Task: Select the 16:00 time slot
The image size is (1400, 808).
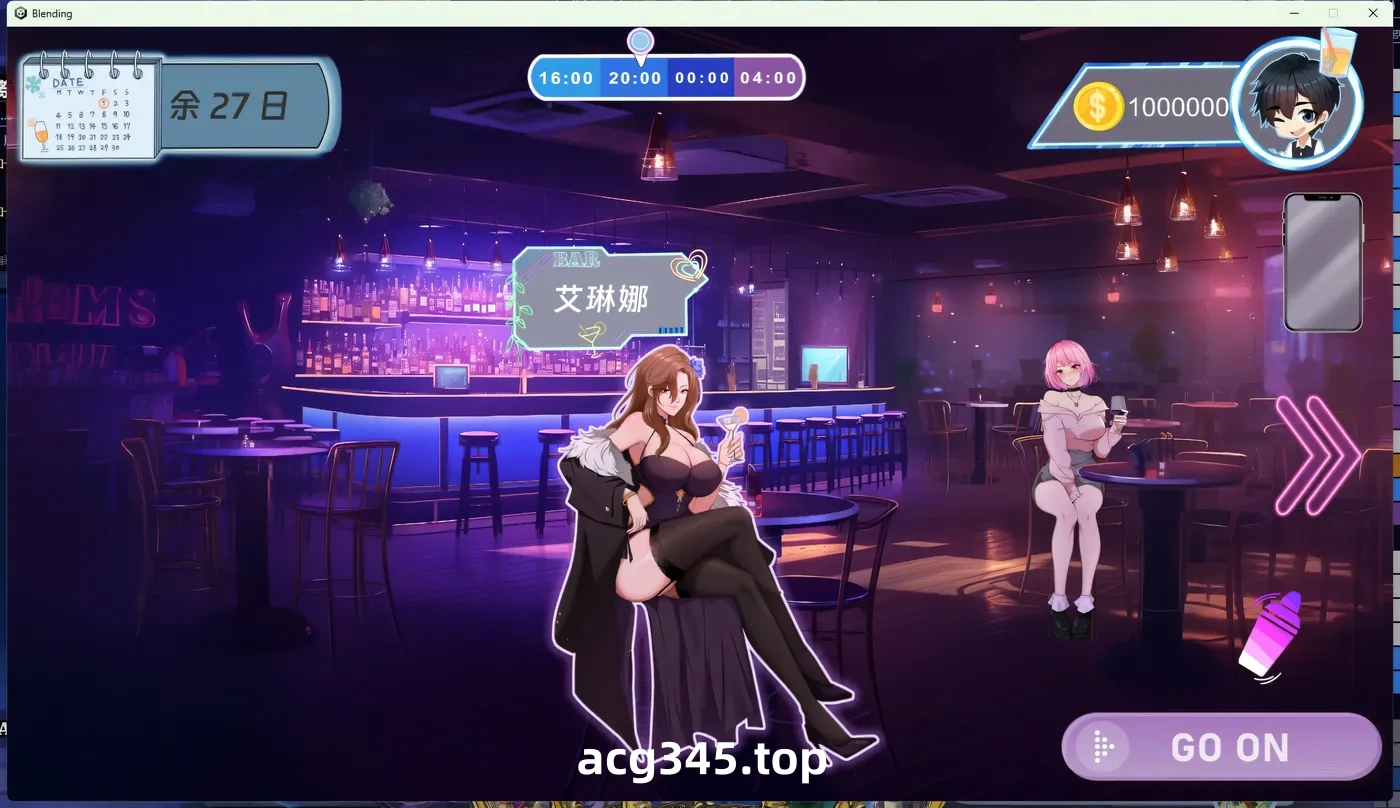Action: point(564,76)
